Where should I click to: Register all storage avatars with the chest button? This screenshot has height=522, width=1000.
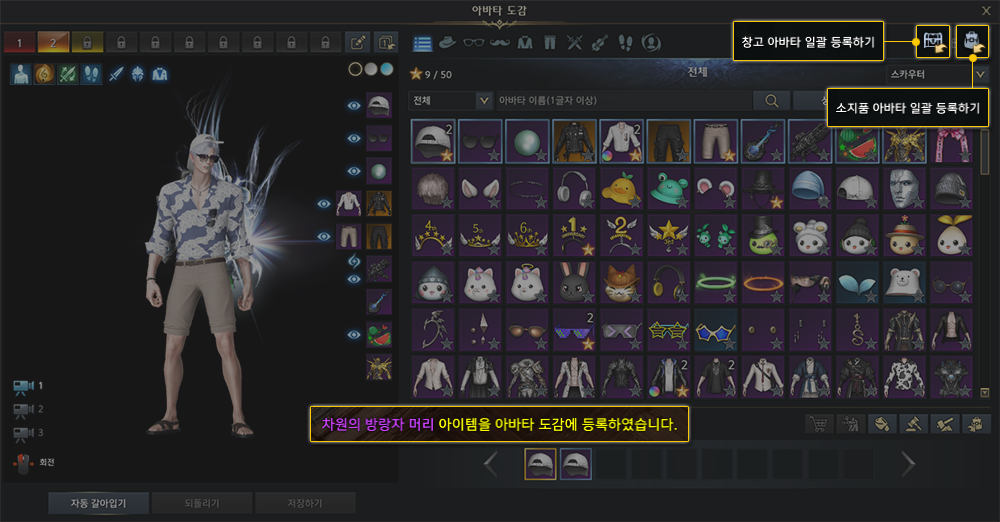pyautogui.click(x=933, y=41)
